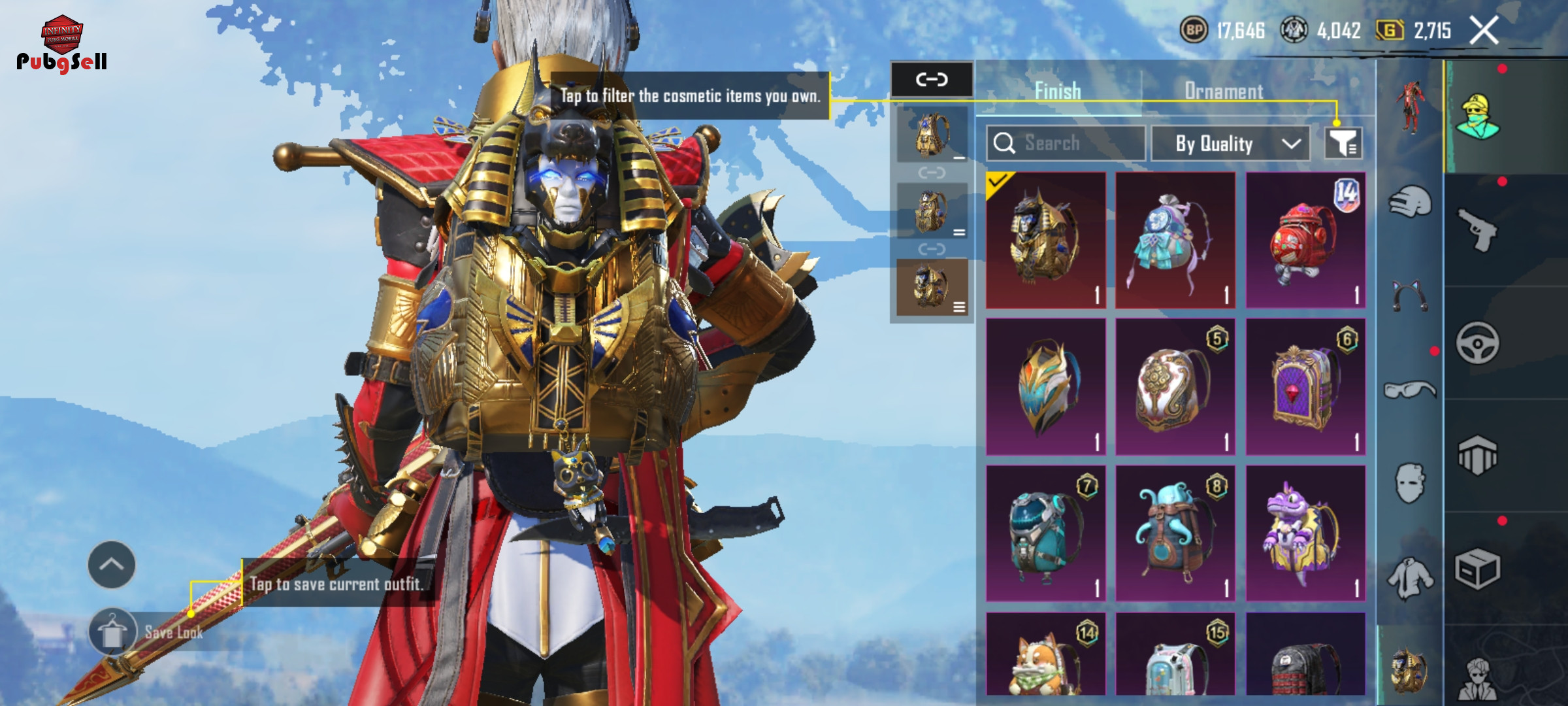
Task: Open the vehicle steering wheel category
Action: (1478, 343)
